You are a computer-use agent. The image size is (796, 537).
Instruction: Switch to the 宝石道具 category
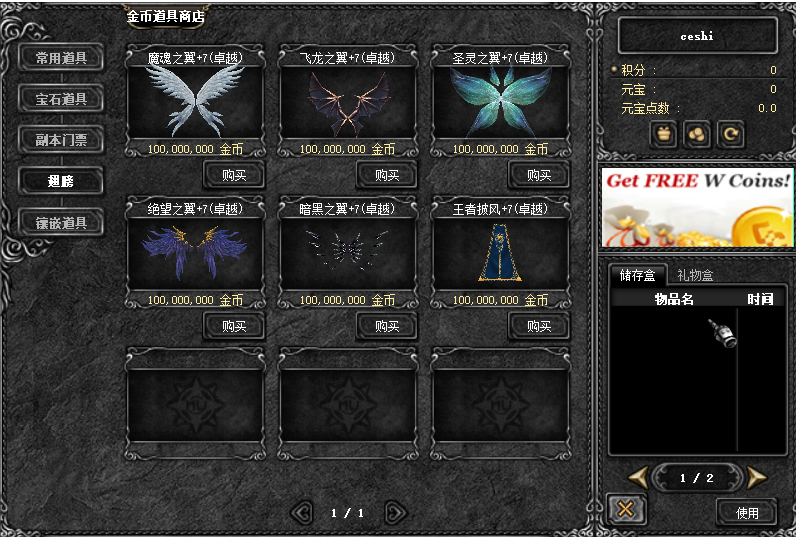tap(61, 99)
